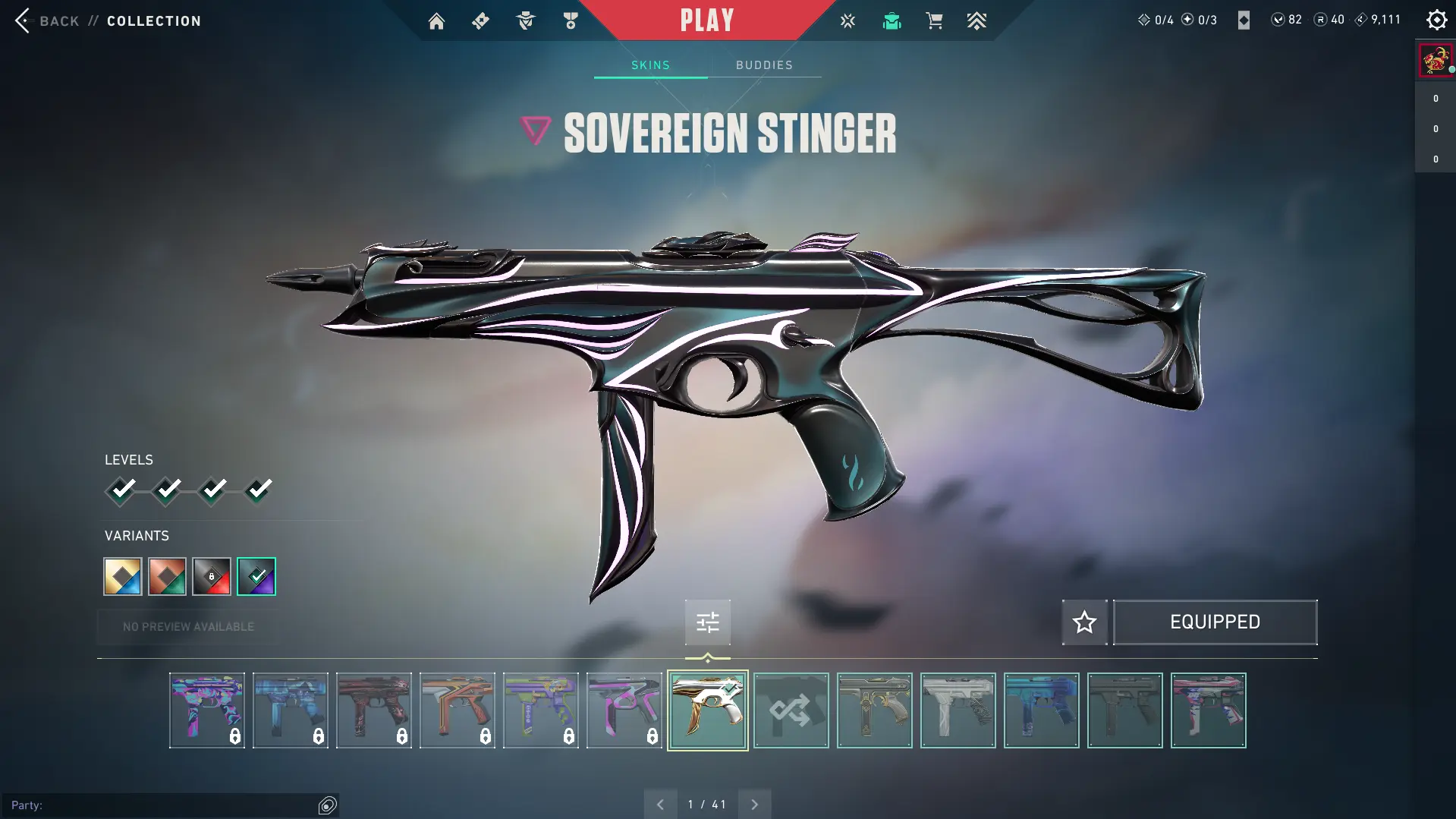Select the random shuffle skin tile

click(x=791, y=710)
